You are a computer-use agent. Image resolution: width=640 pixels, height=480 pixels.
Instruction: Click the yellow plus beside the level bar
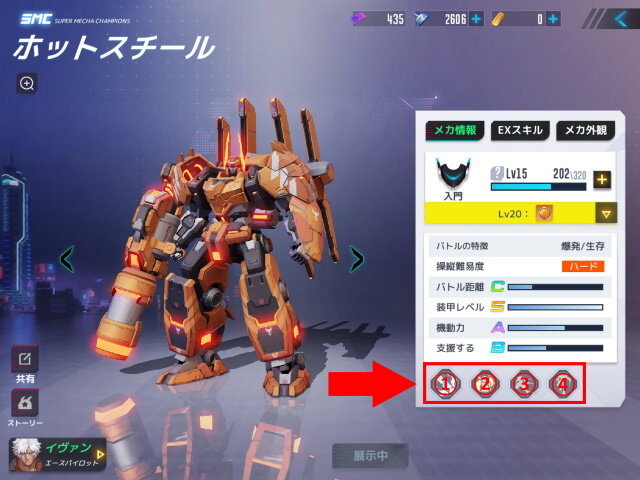(601, 180)
